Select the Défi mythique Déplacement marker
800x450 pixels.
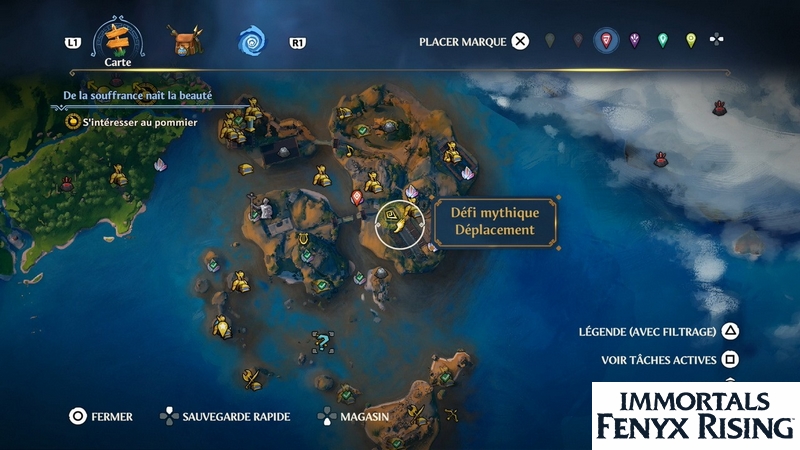pos(396,223)
